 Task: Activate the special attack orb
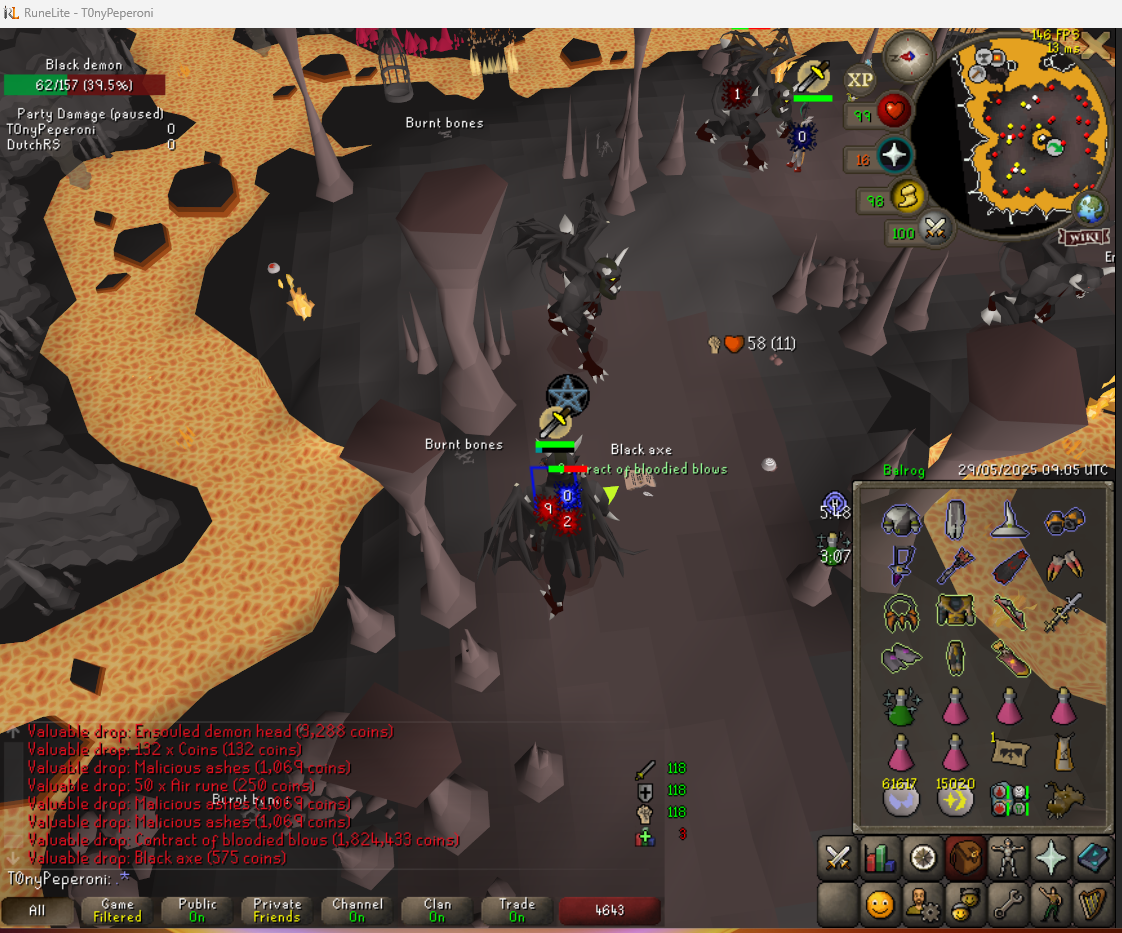coord(934,229)
